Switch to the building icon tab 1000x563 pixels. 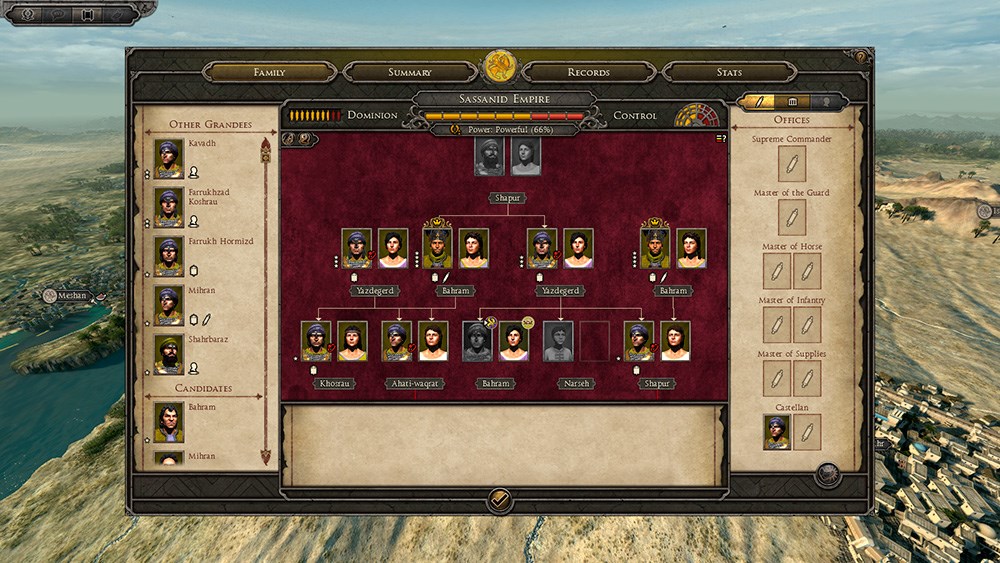[793, 102]
